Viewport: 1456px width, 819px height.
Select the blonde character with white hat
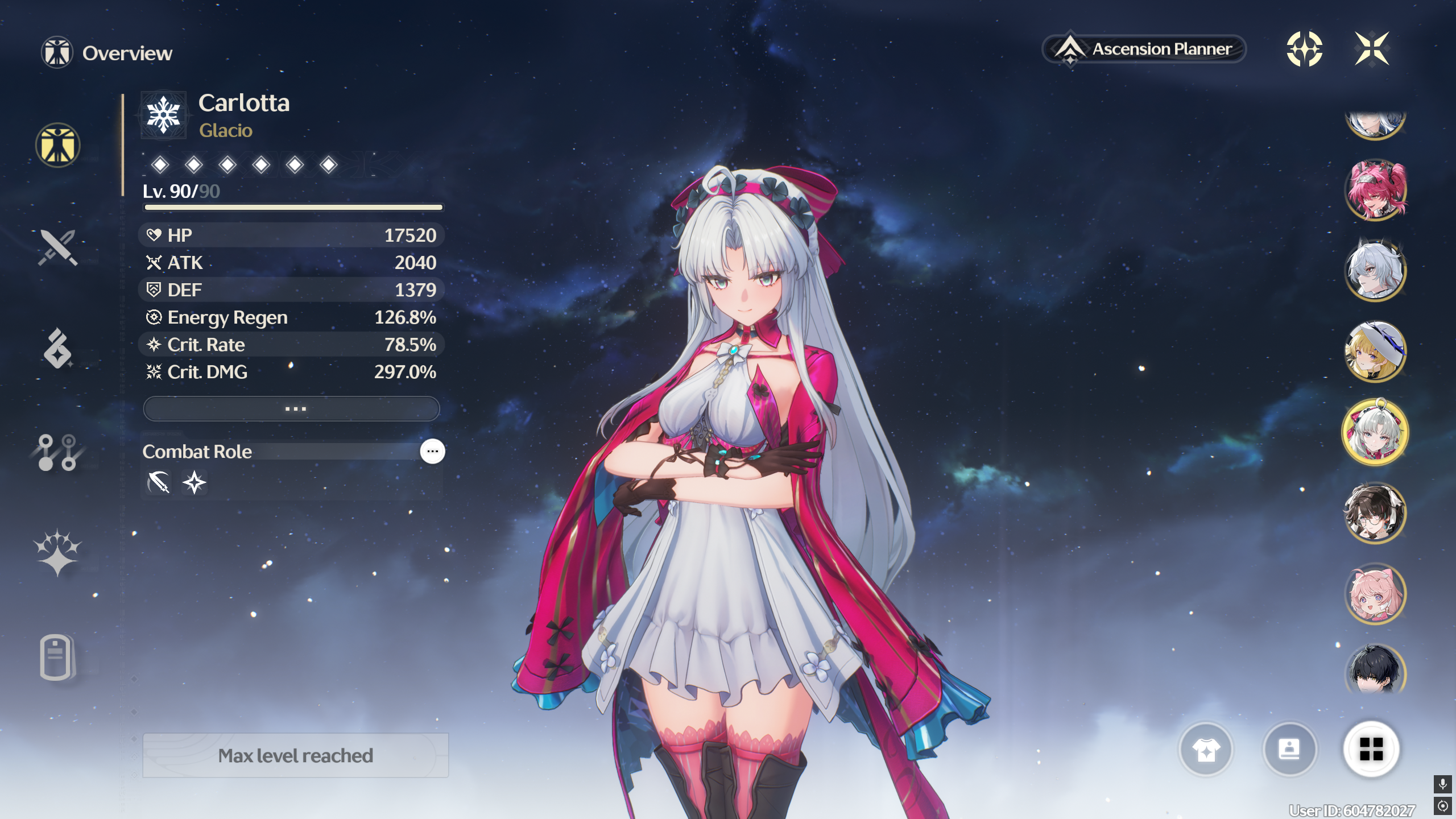click(x=1375, y=351)
